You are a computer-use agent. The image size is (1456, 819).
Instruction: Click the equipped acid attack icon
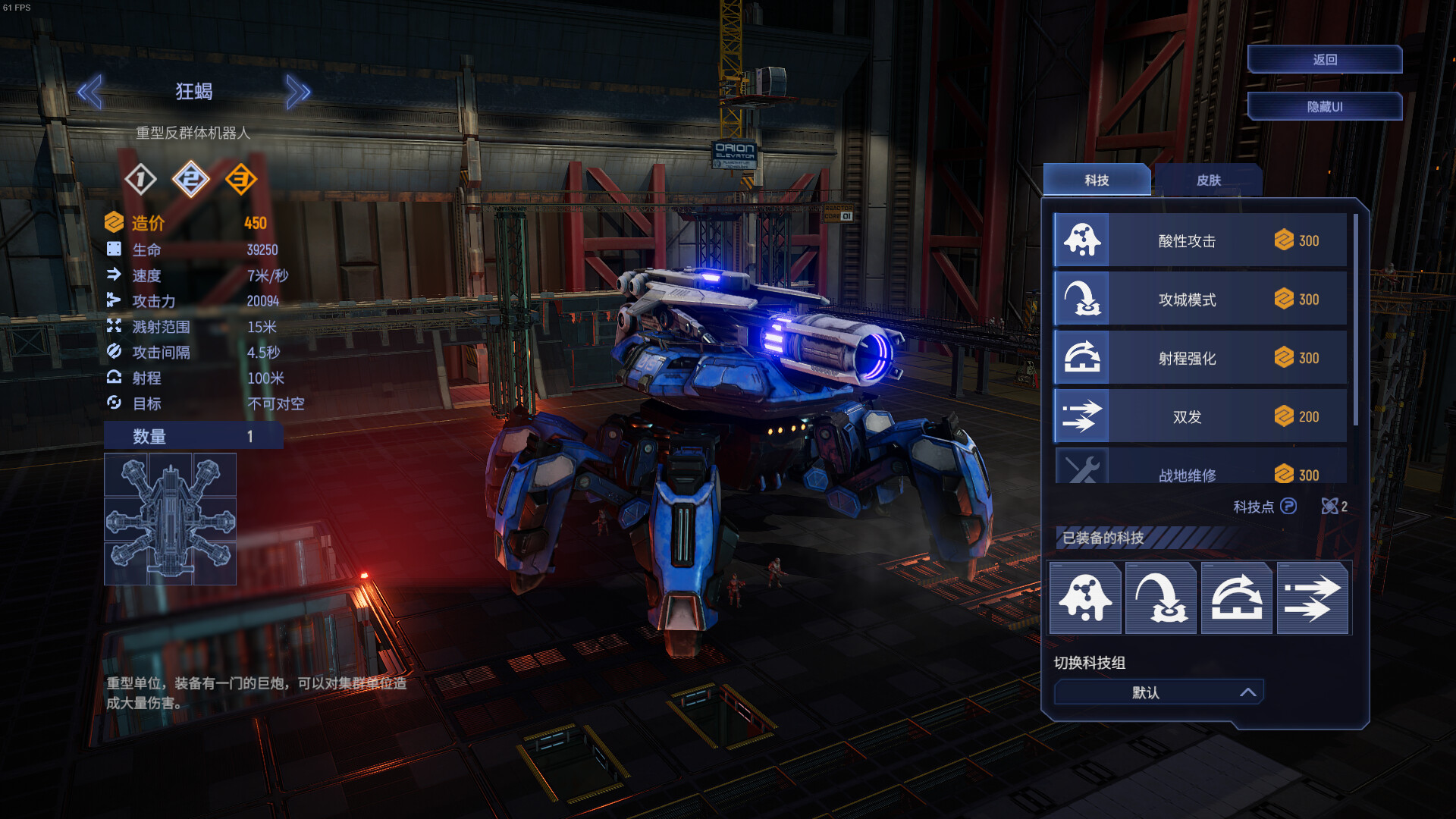click(1085, 598)
